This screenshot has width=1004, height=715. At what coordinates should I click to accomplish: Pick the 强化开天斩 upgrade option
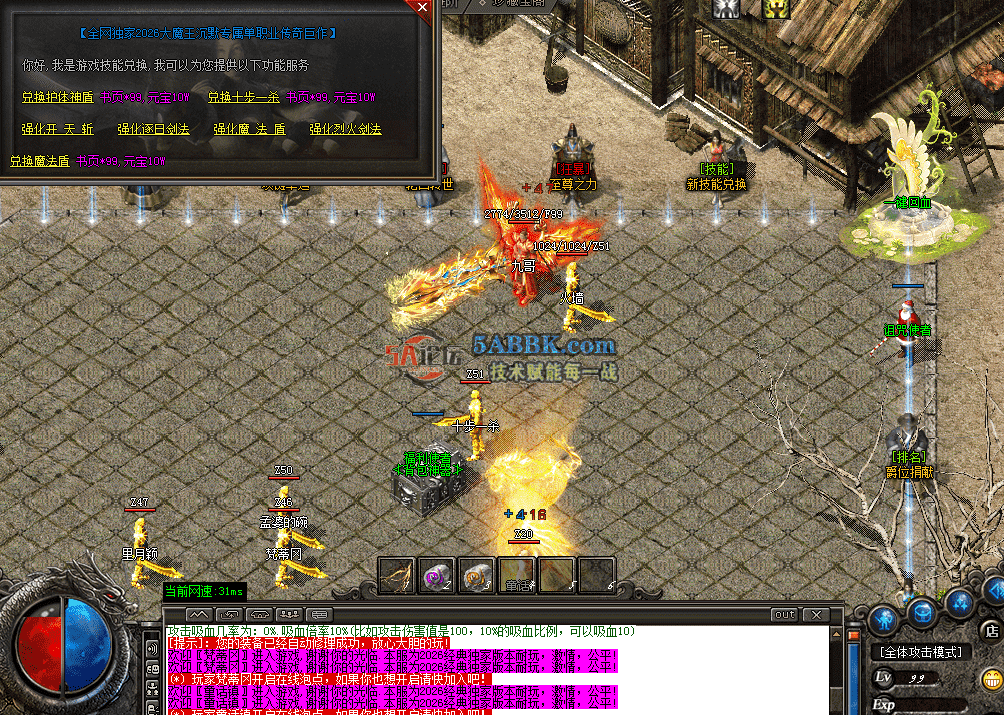57,129
